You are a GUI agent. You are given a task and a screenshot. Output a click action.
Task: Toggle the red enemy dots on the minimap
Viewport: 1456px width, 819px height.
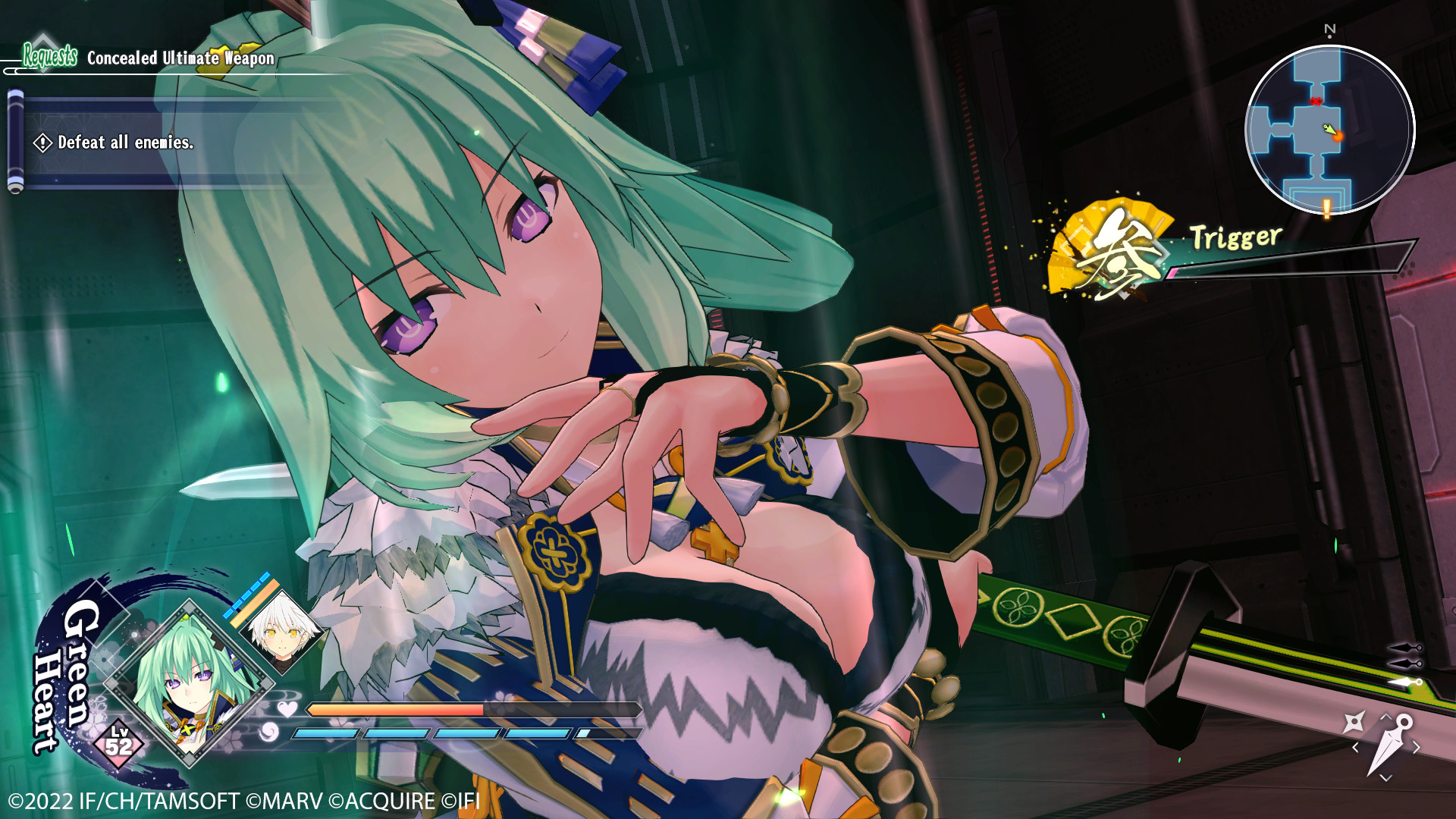click(1316, 101)
